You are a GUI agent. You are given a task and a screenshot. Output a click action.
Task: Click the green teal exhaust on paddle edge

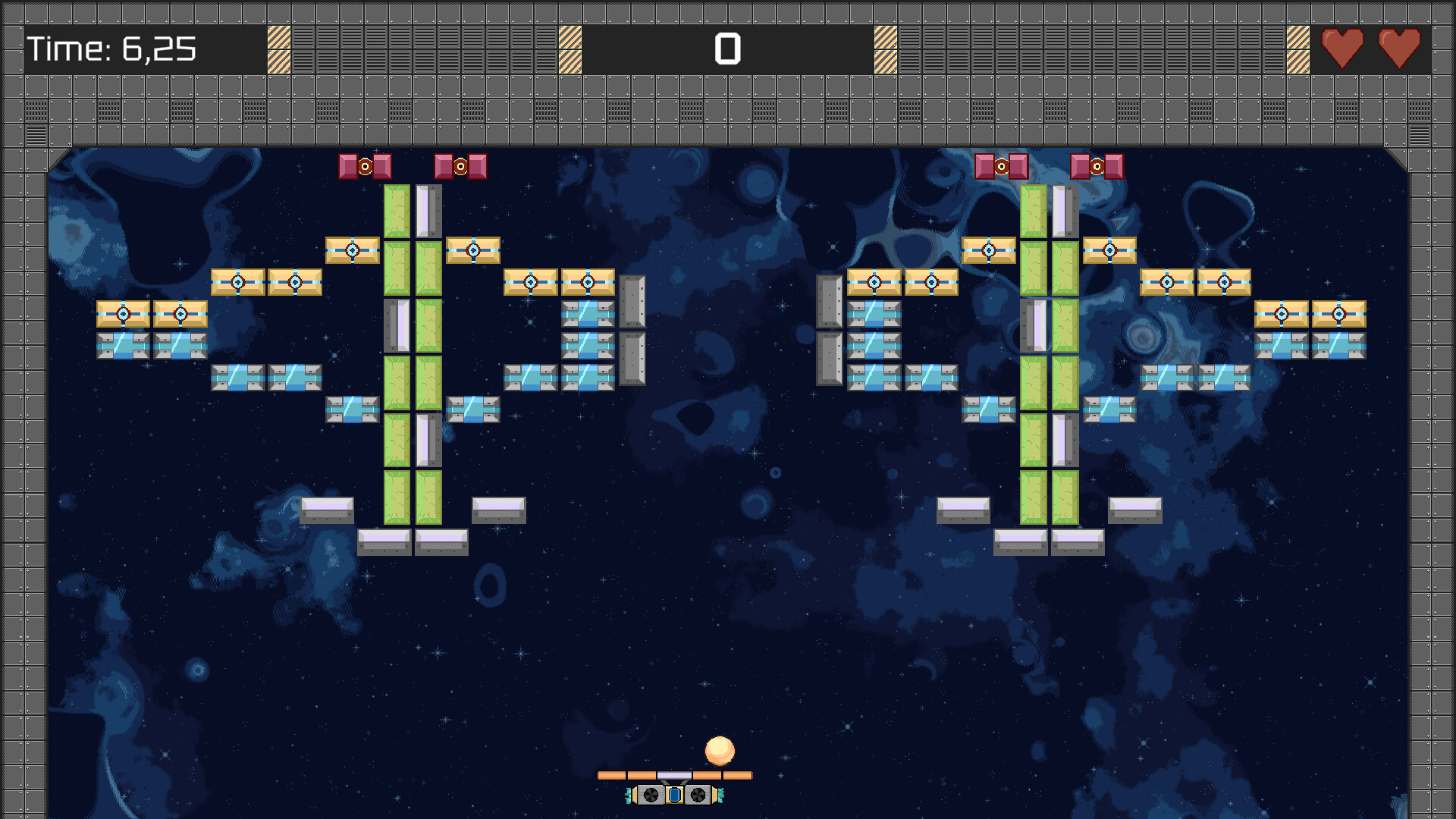click(629, 795)
